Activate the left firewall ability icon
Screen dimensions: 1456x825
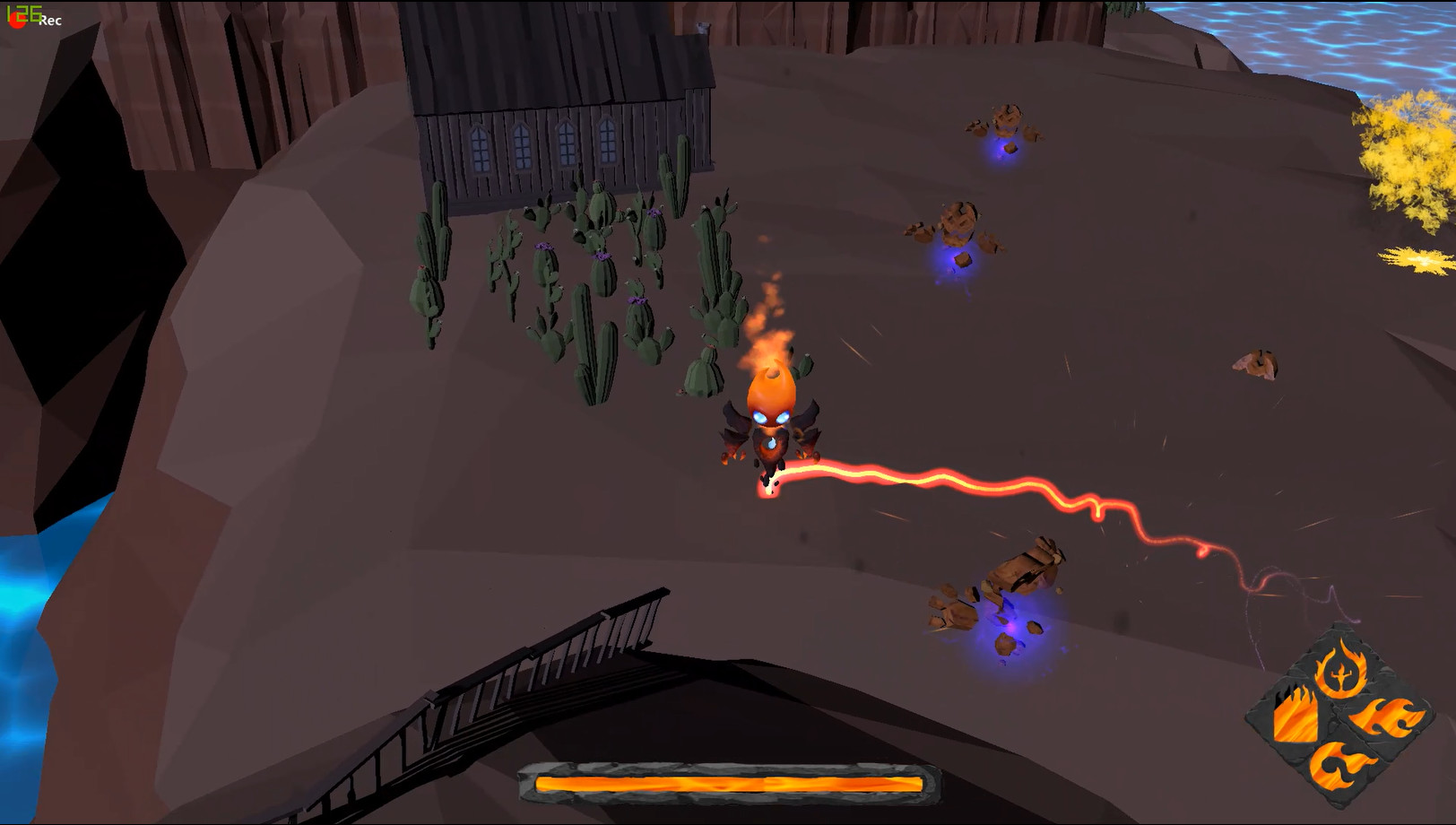tap(1294, 717)
